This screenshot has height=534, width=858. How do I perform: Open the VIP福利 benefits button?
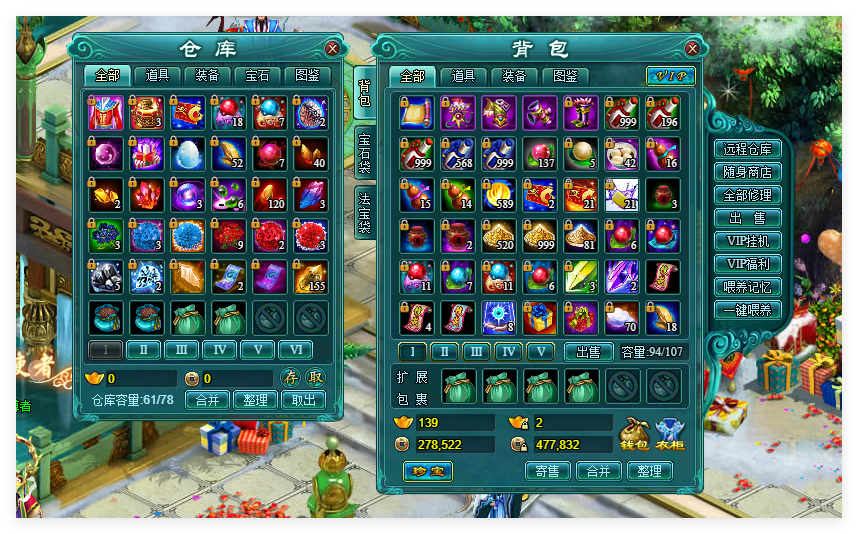point(747,264)
